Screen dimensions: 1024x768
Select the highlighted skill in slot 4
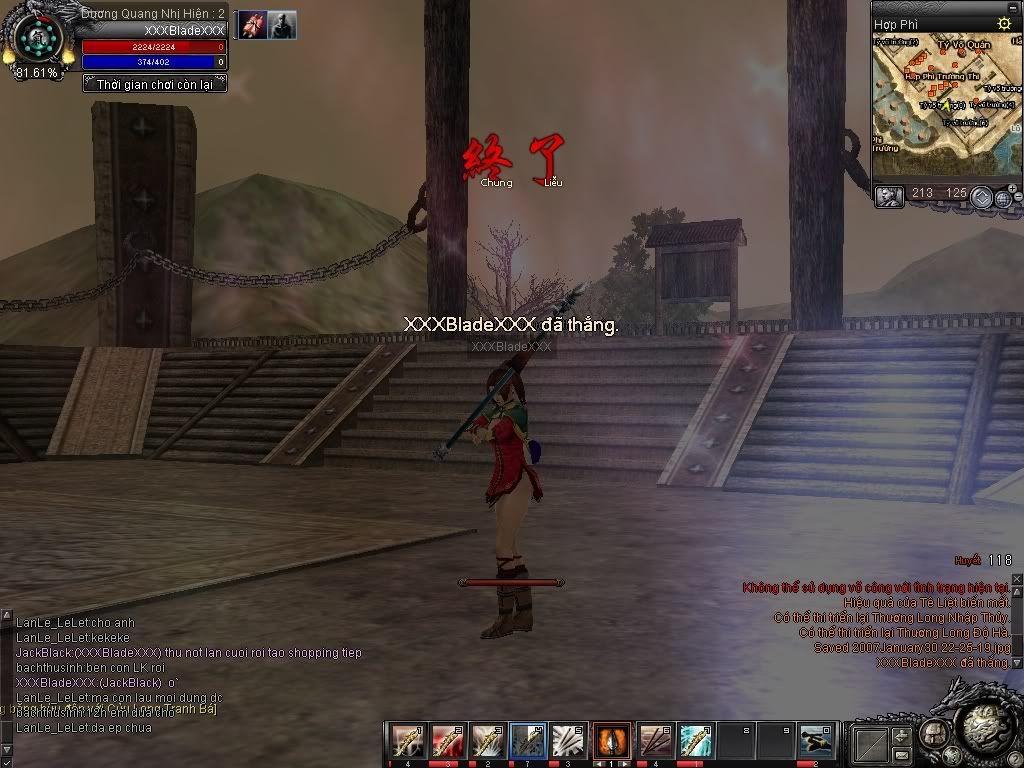tap(528, 741)
